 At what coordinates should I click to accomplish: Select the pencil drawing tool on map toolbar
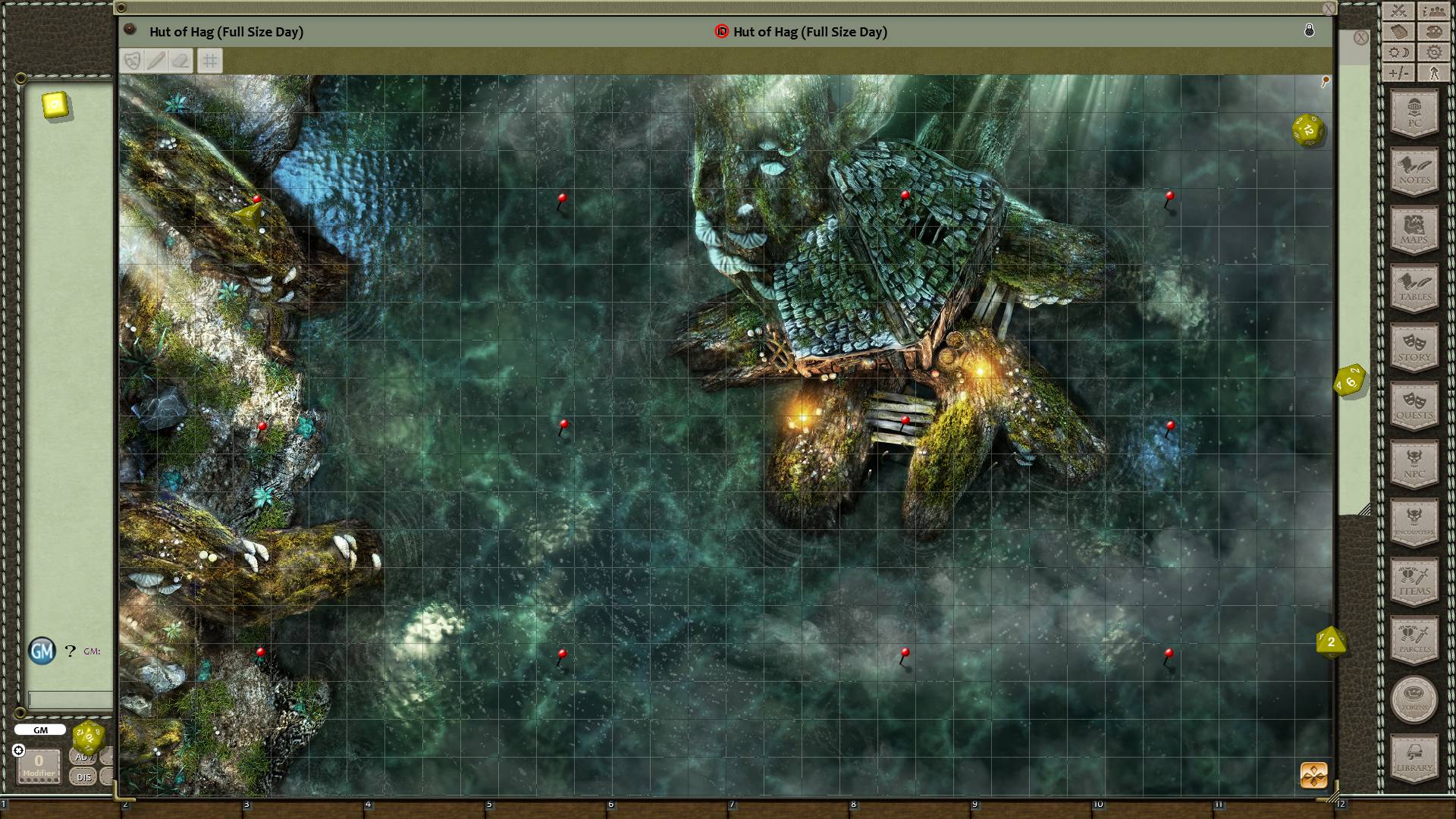pos(156,61)
